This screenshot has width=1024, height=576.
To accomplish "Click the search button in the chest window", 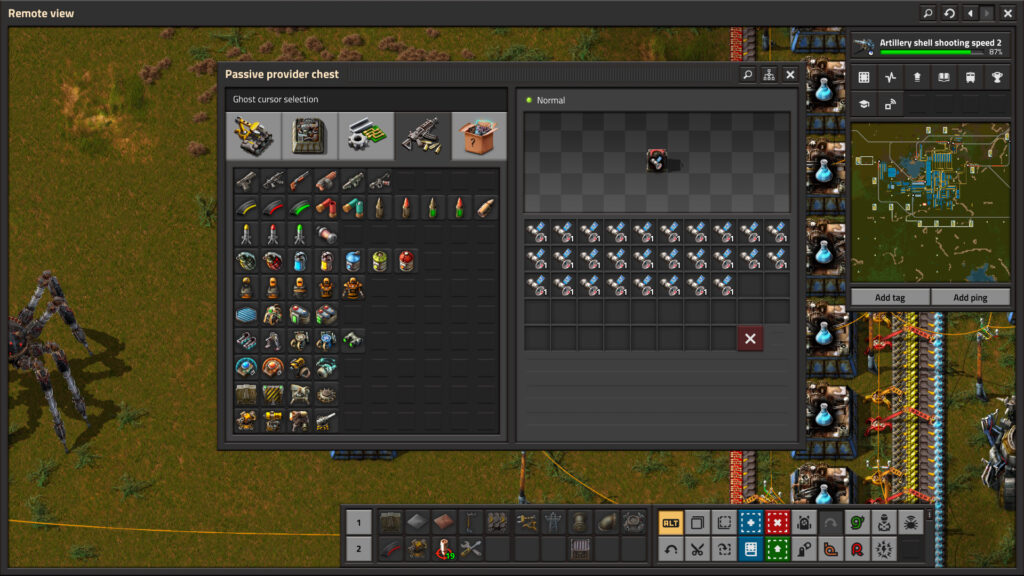I will coord(747,75).
